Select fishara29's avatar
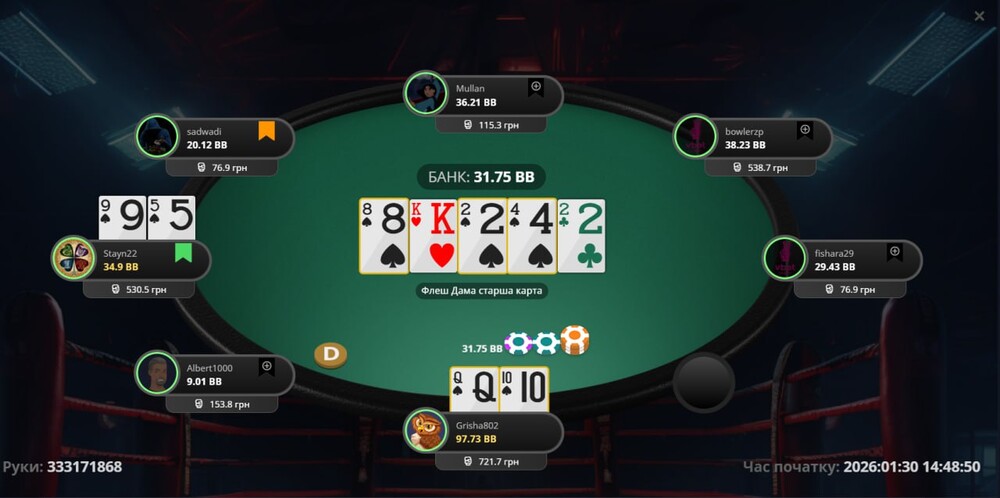Viewport: 1000px width, 498px height. [x=784, y=259]
